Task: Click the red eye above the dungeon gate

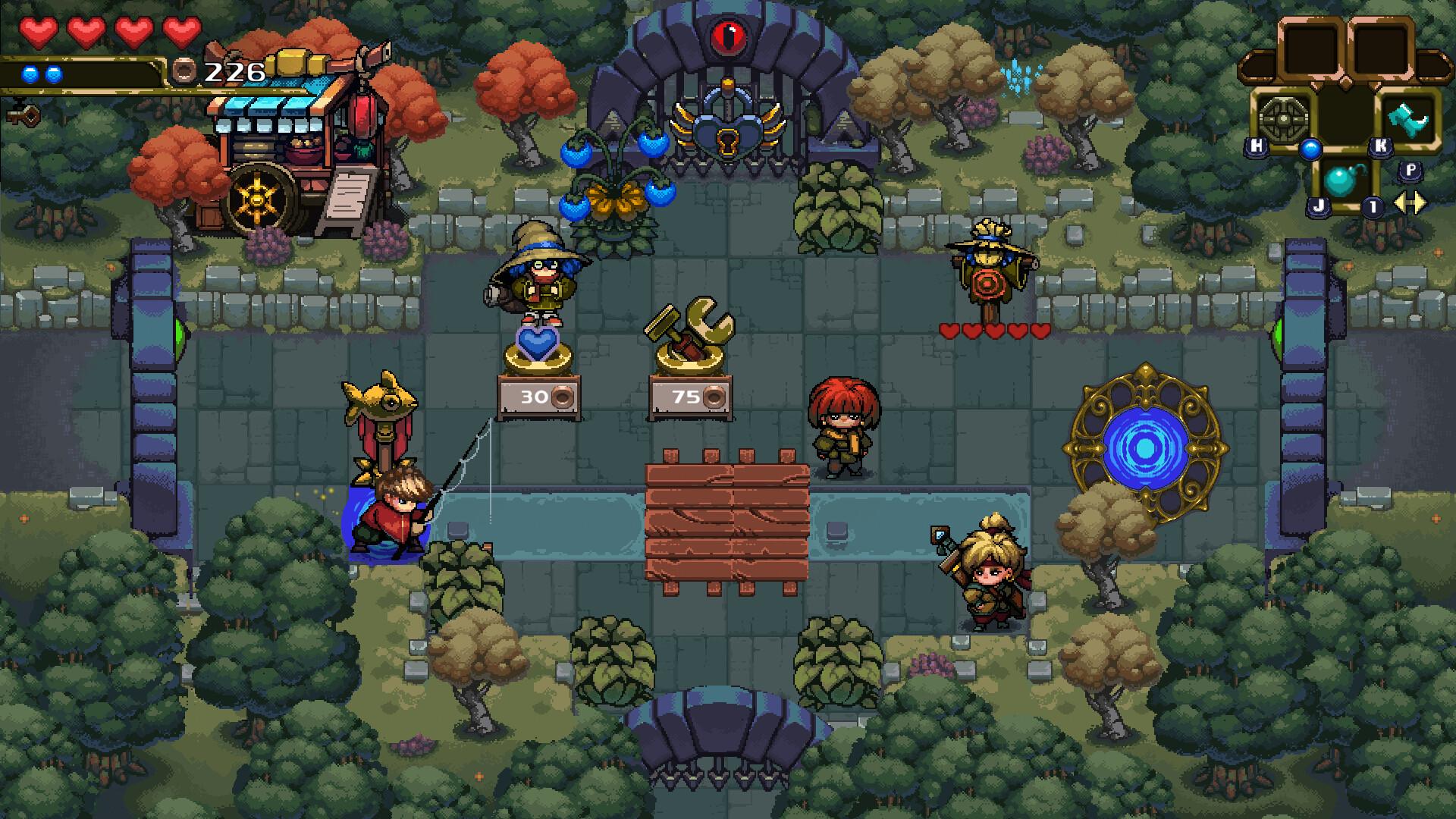Action: point(730,35)
